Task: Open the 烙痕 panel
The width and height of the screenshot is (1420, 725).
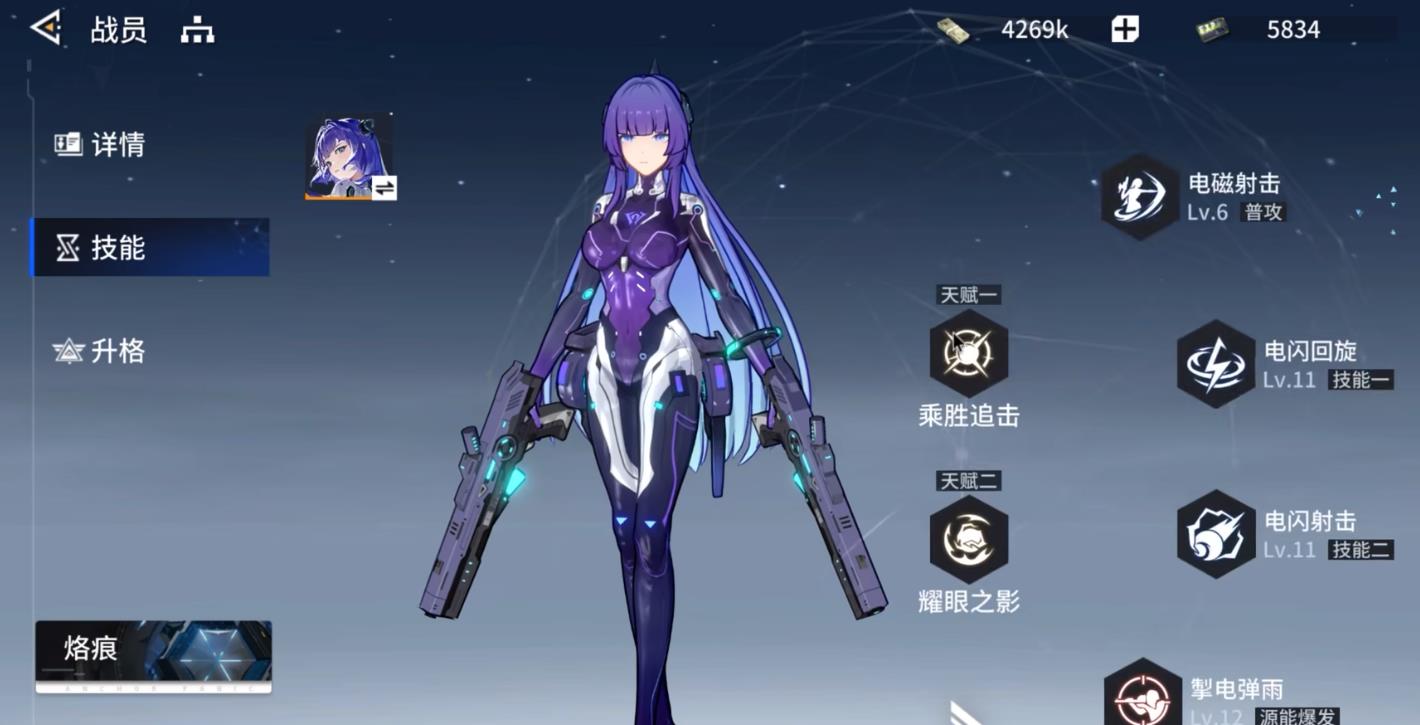Action: (x=153, y=655)
